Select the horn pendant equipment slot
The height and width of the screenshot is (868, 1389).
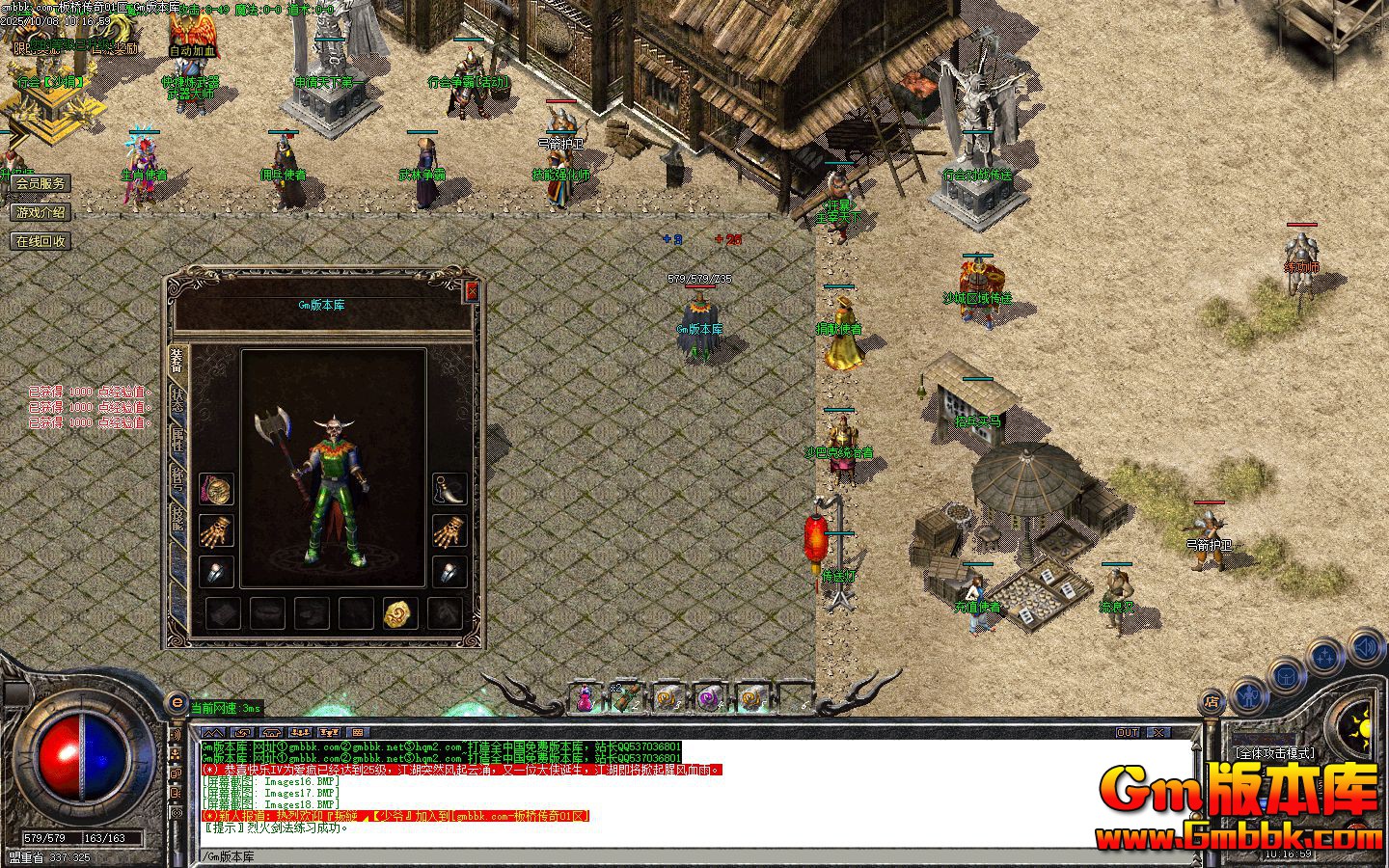(449, 490)
